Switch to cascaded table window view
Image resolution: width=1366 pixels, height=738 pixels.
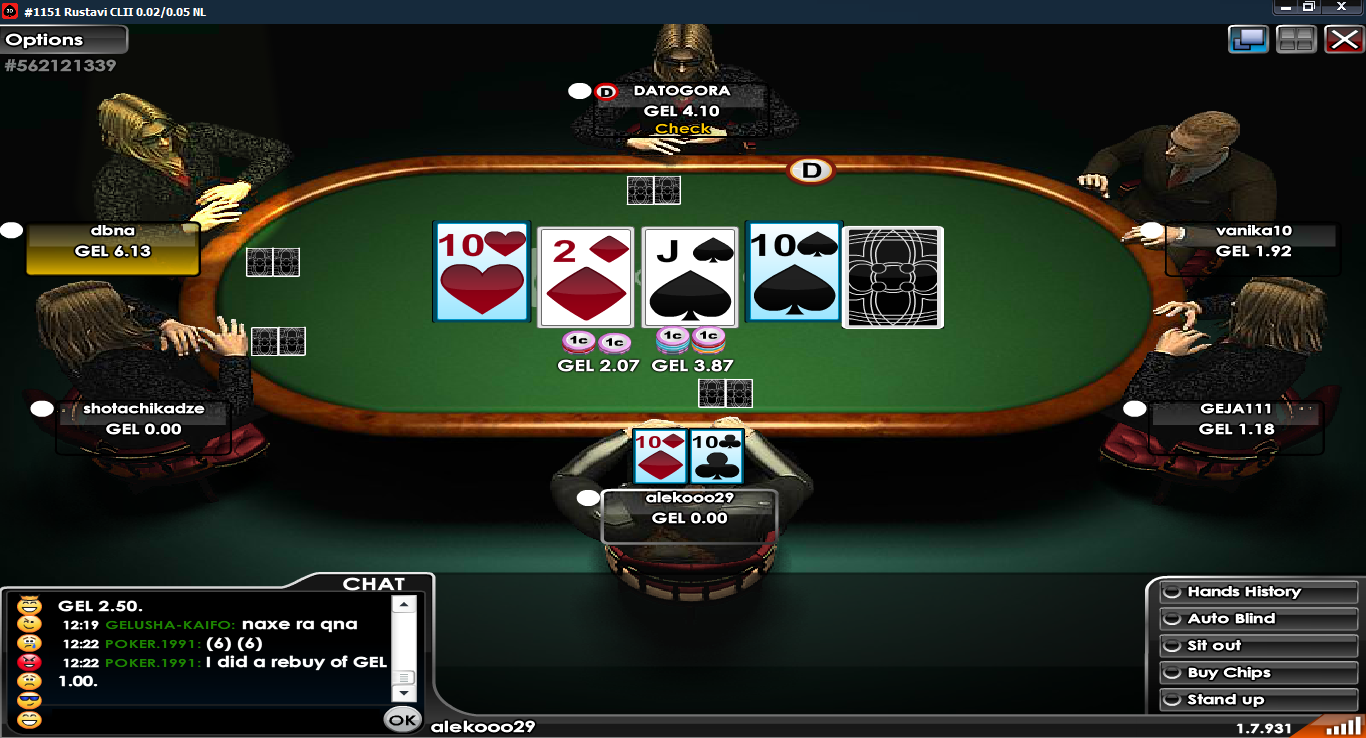[1249, 40]
